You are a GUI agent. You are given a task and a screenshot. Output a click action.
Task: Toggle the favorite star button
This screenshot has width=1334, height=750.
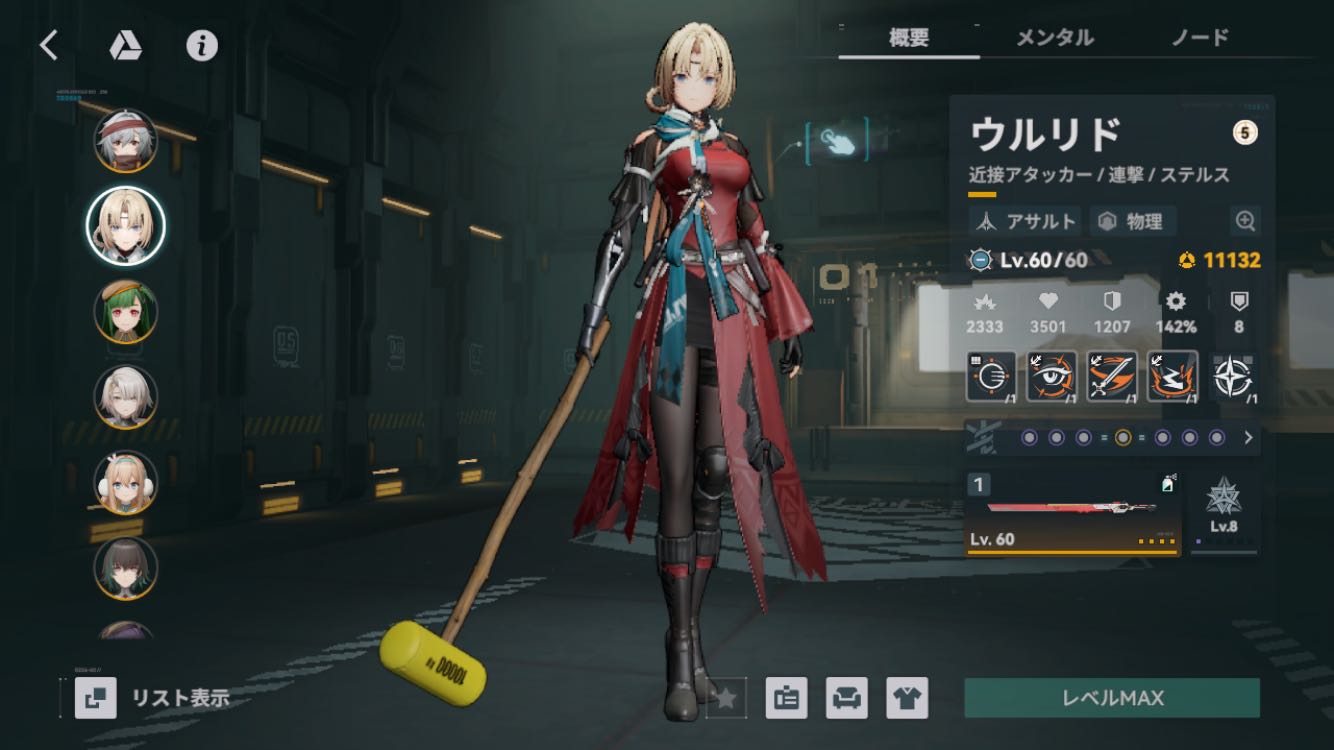[726, 698]
